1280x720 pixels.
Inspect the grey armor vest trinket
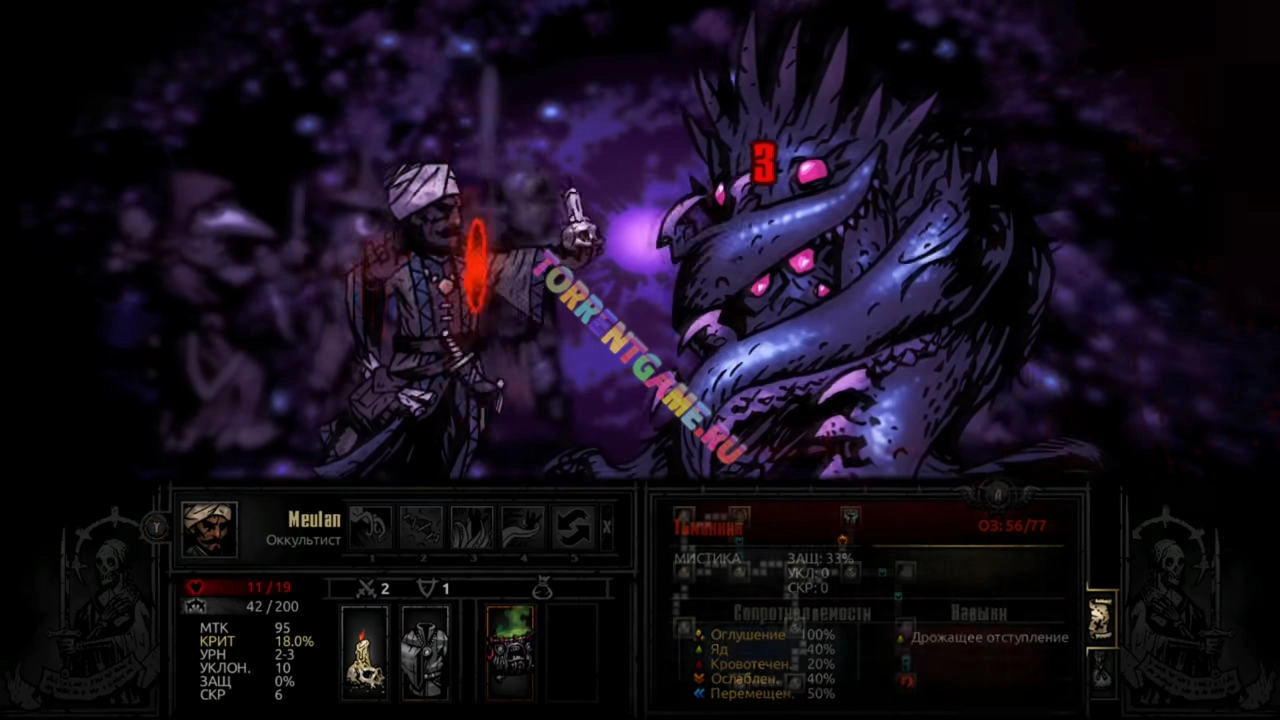pyautogui.click(x=425, y=651)
